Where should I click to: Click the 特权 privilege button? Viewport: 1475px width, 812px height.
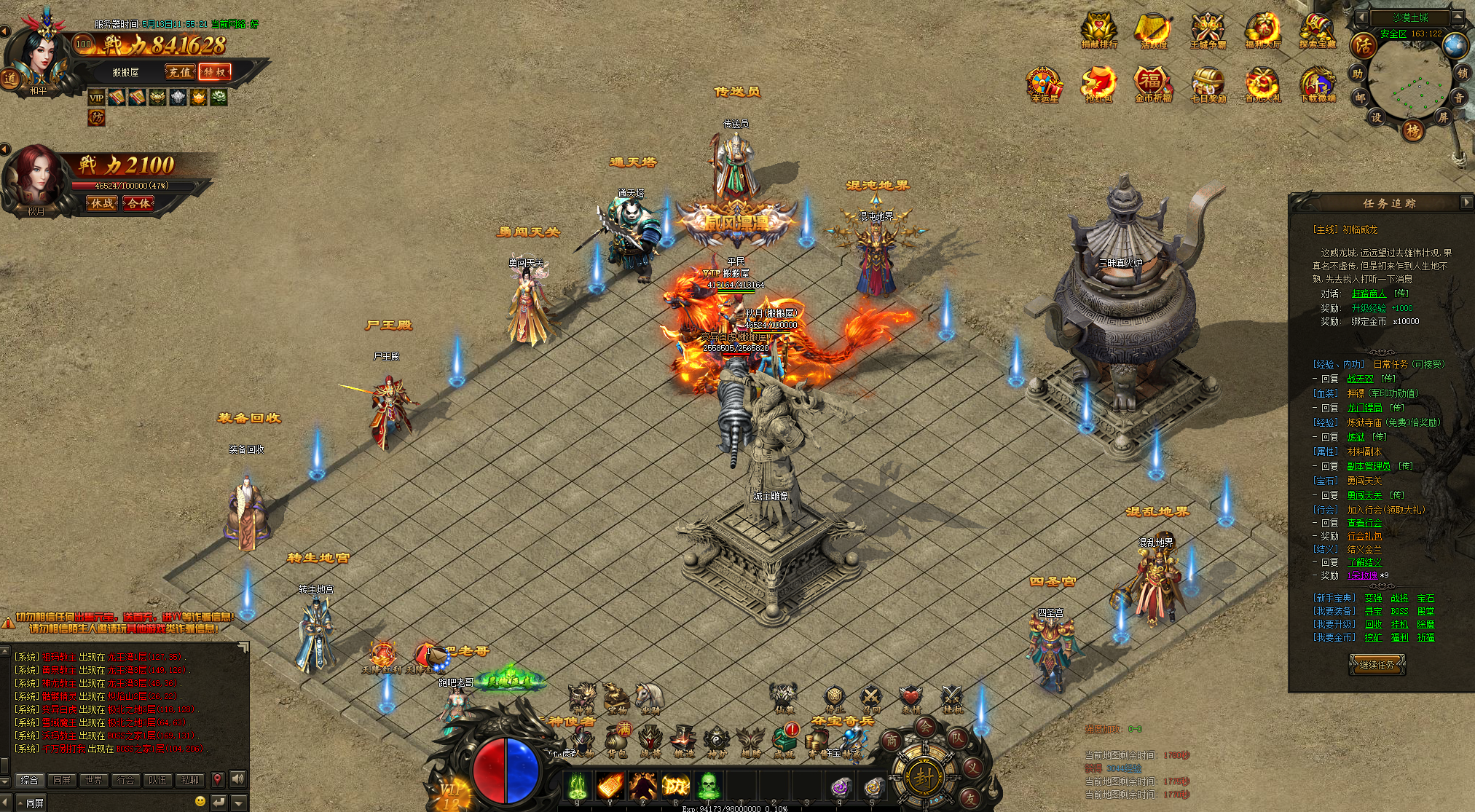point(216,71)
